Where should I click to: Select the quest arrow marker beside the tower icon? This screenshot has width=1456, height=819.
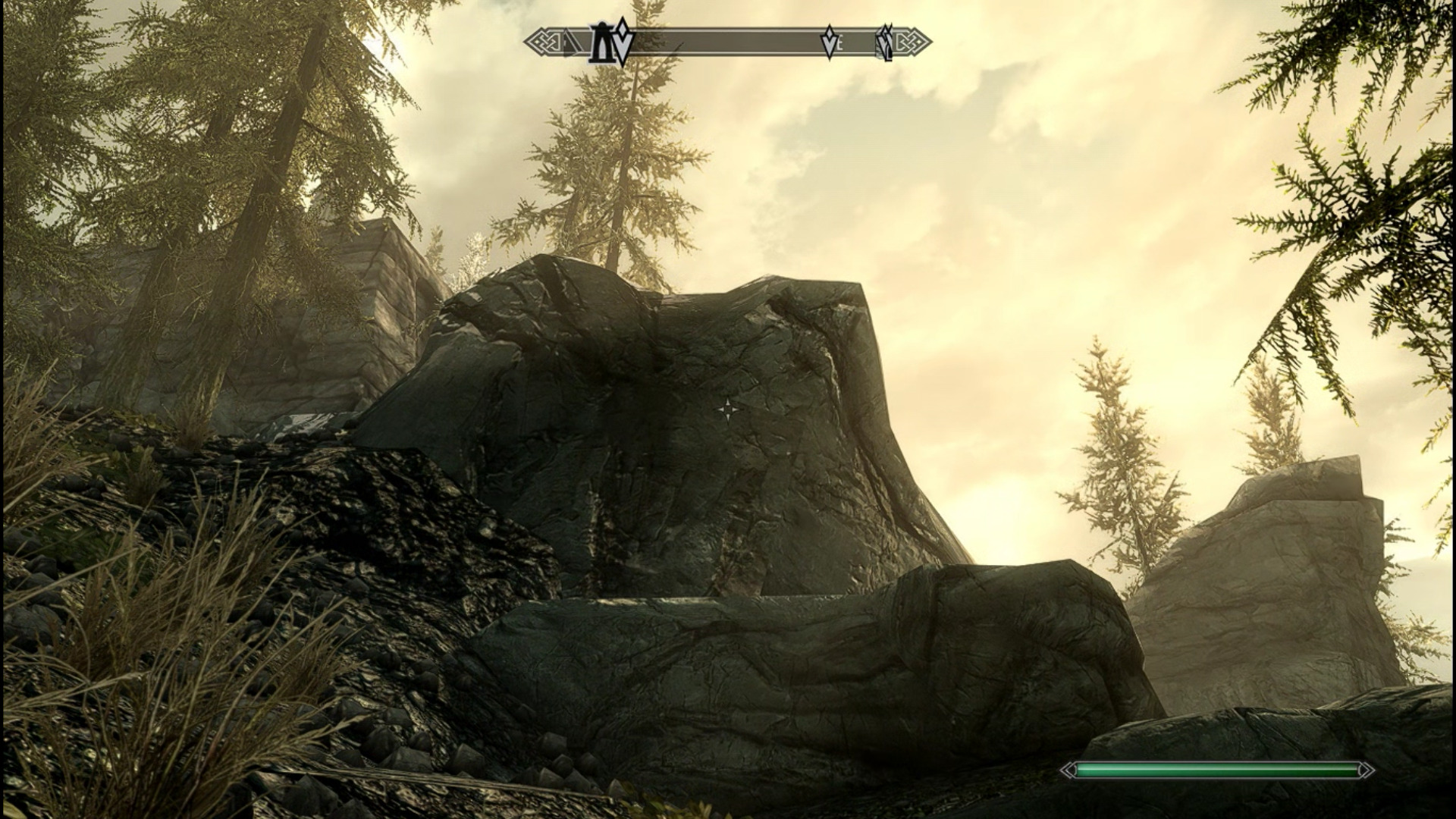(622, 42)
